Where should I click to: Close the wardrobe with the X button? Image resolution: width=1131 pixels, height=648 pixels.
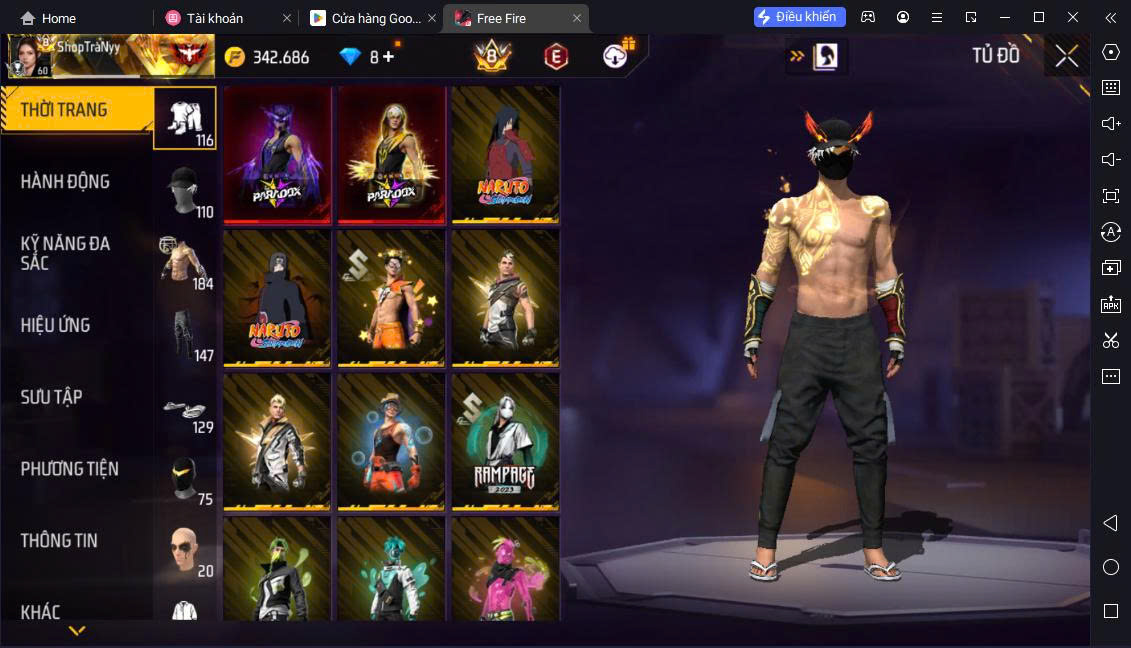[1066, 56]
